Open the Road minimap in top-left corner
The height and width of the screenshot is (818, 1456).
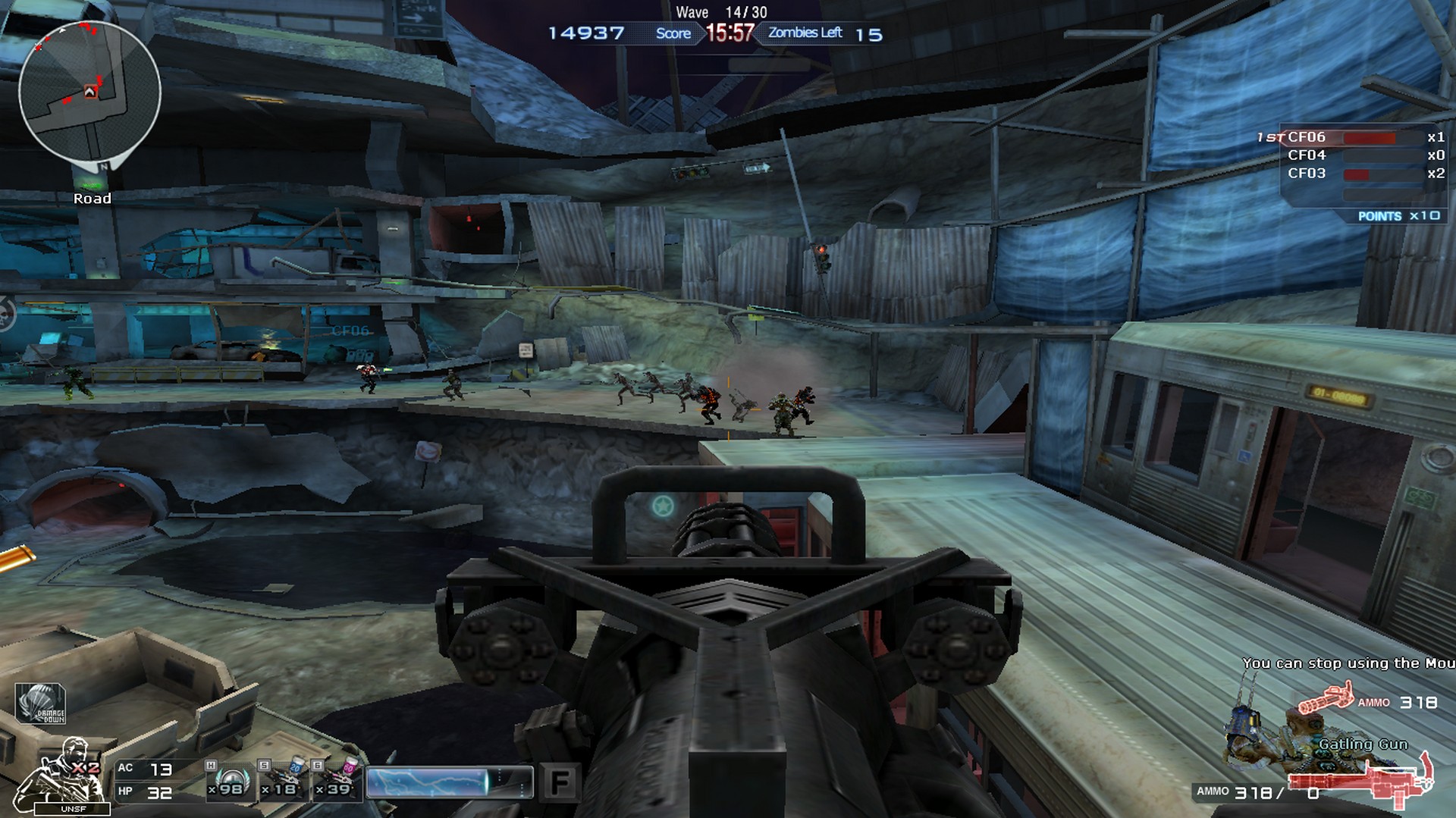(89, 91)
